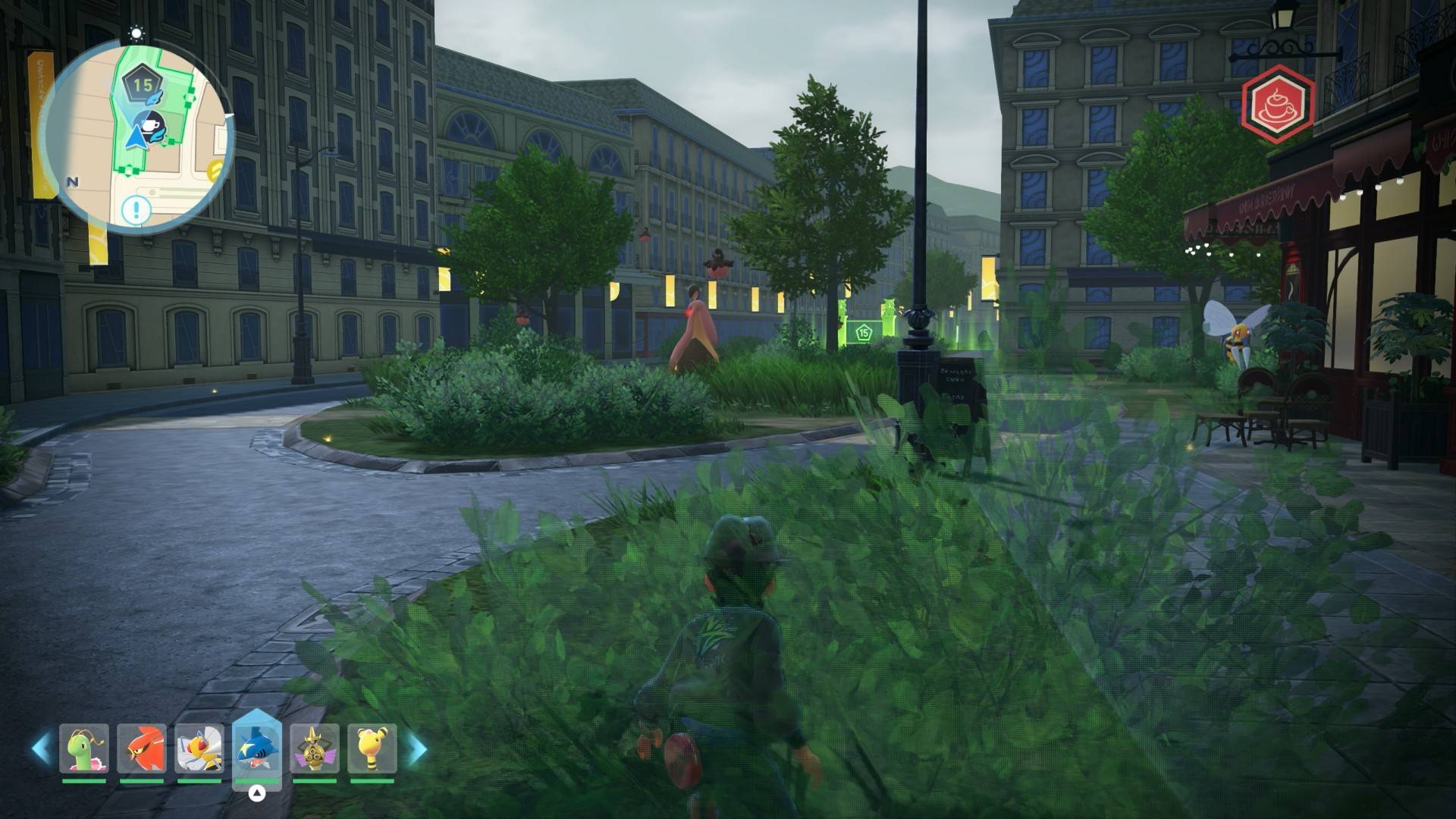Switch to Aegislash in the party
This screenshot has height=819, width=1456.
315,748
